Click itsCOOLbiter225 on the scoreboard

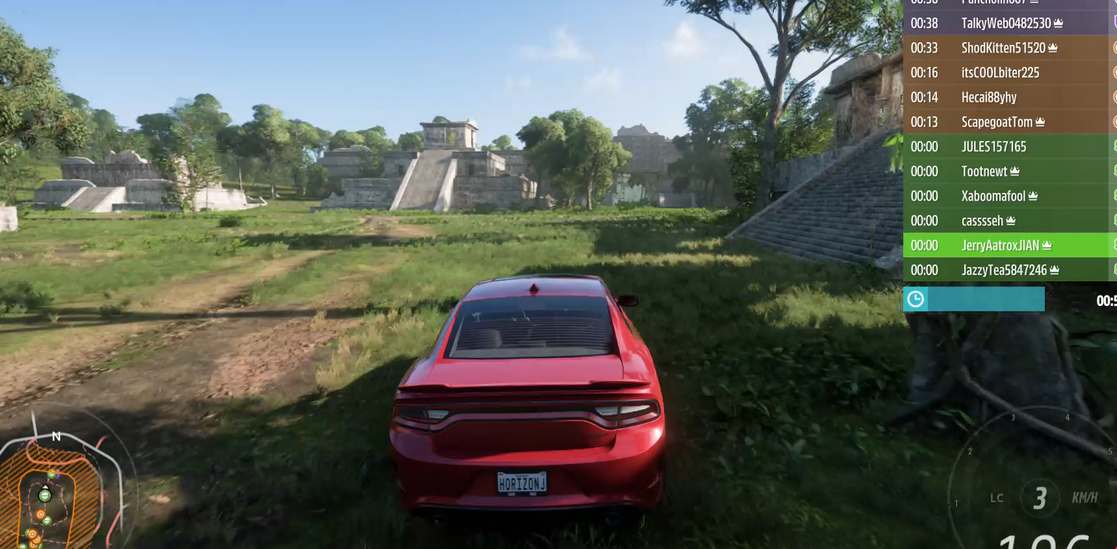click(1000, 73)
